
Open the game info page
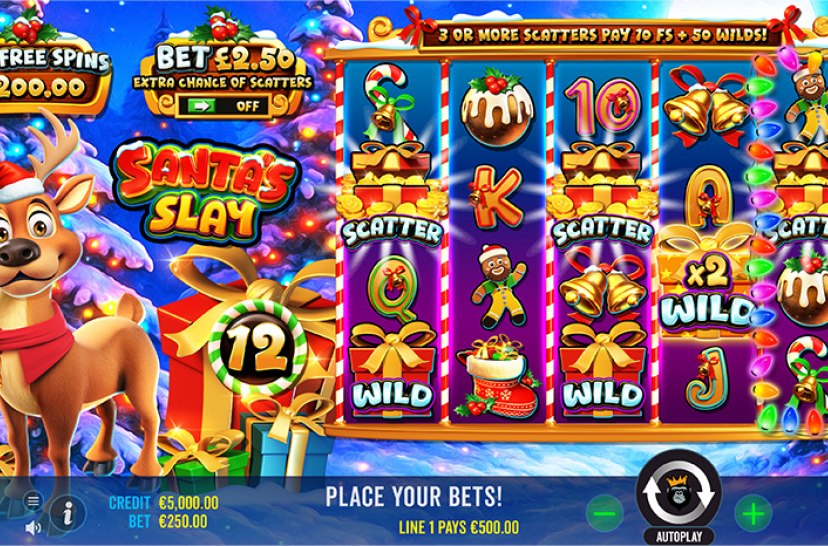click(67, 514)
